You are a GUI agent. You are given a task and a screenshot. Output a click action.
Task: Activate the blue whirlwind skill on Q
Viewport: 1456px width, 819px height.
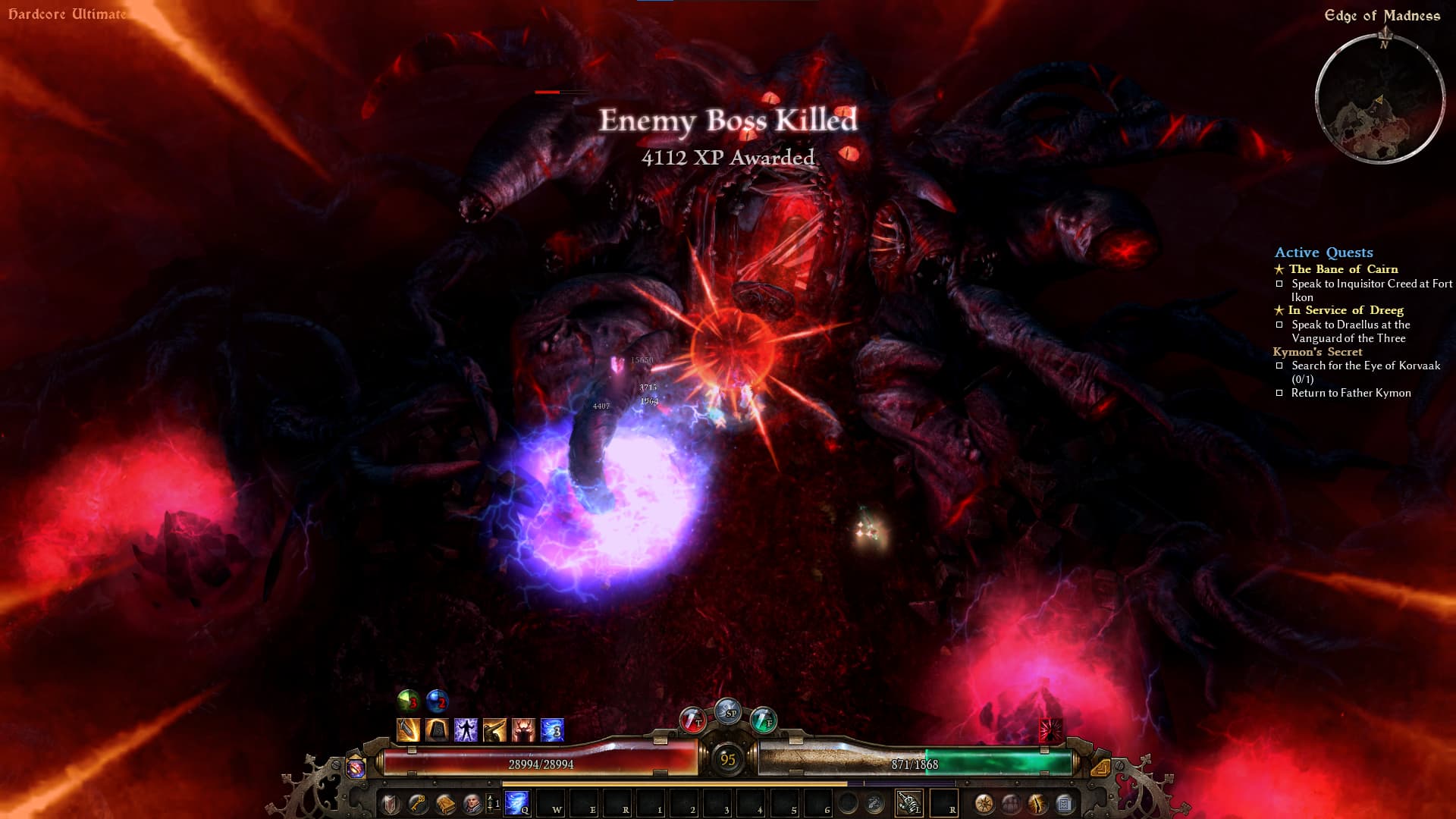pyautogui.click(x=517, y=802)
